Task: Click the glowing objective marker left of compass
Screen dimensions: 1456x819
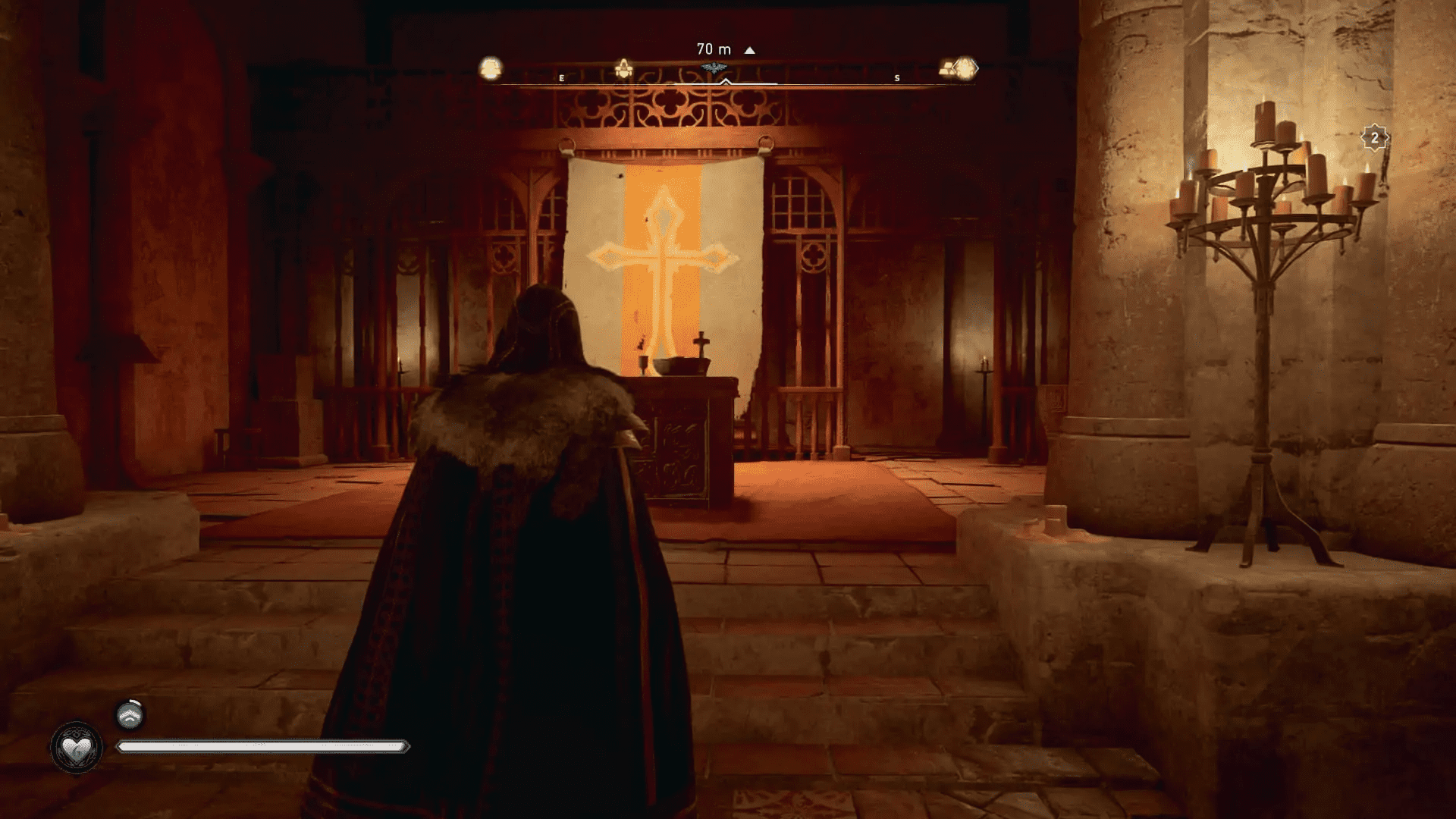Action: (491, 67)
